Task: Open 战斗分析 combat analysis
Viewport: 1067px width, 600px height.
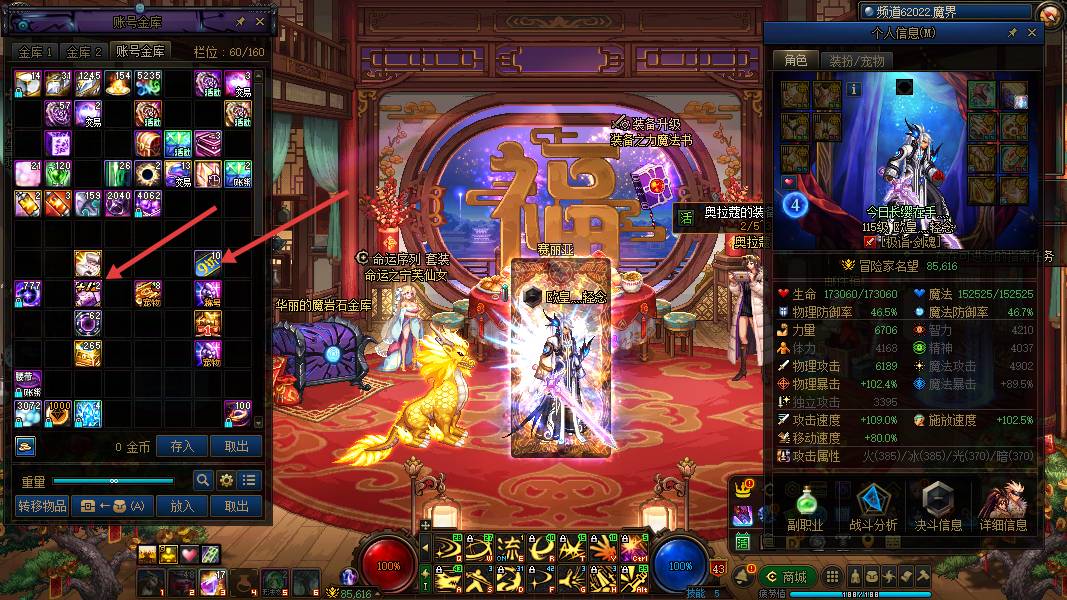Action: [x=873, y=508]
